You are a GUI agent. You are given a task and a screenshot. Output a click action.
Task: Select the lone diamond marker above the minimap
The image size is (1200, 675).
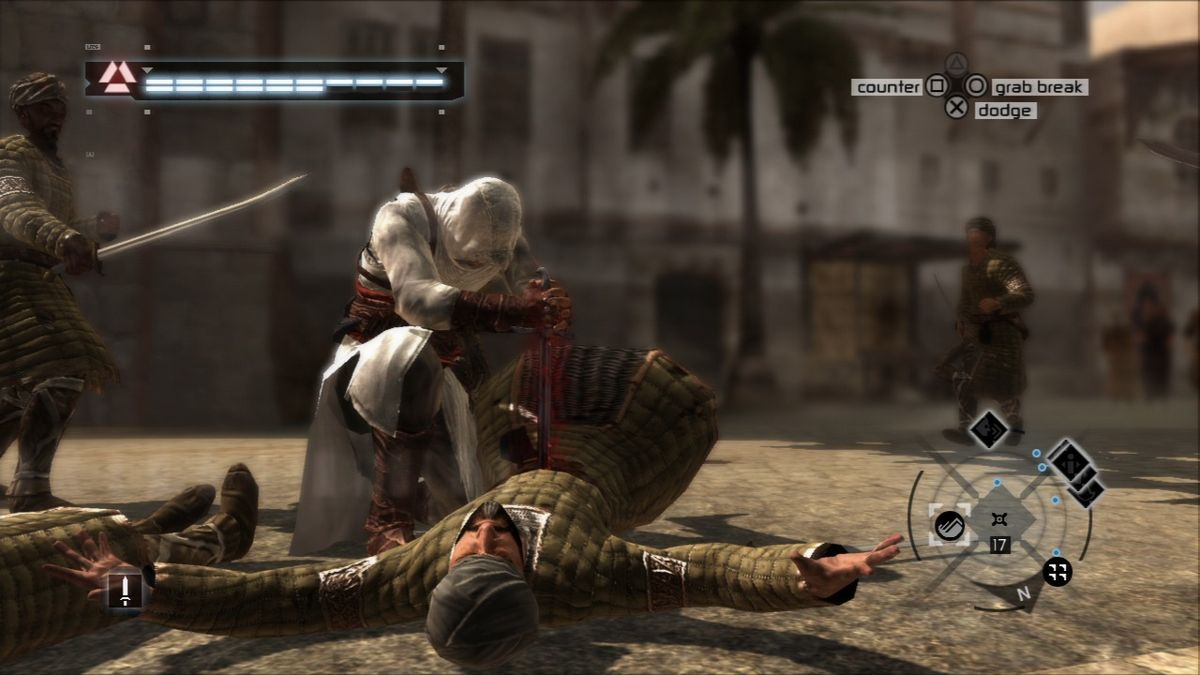pyautogui.click(x=989, y=428)
